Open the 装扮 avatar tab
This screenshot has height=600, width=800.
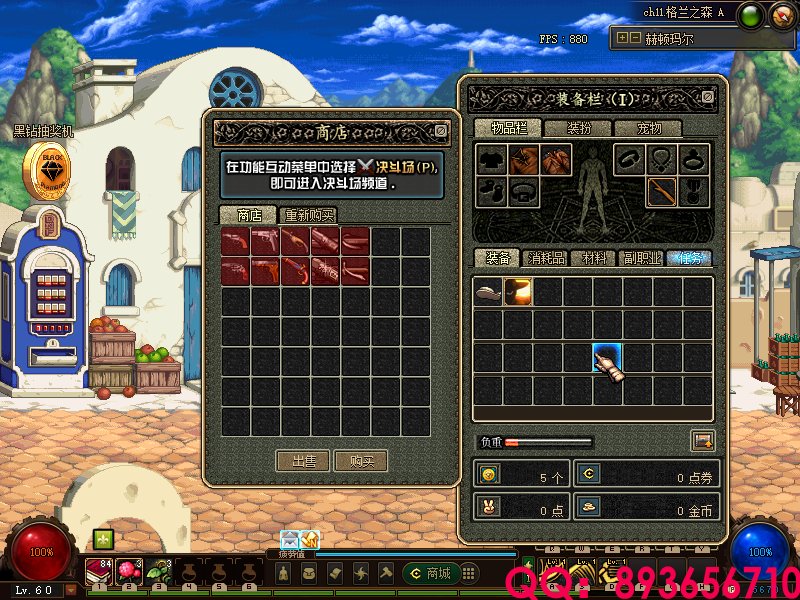point(579,128)
